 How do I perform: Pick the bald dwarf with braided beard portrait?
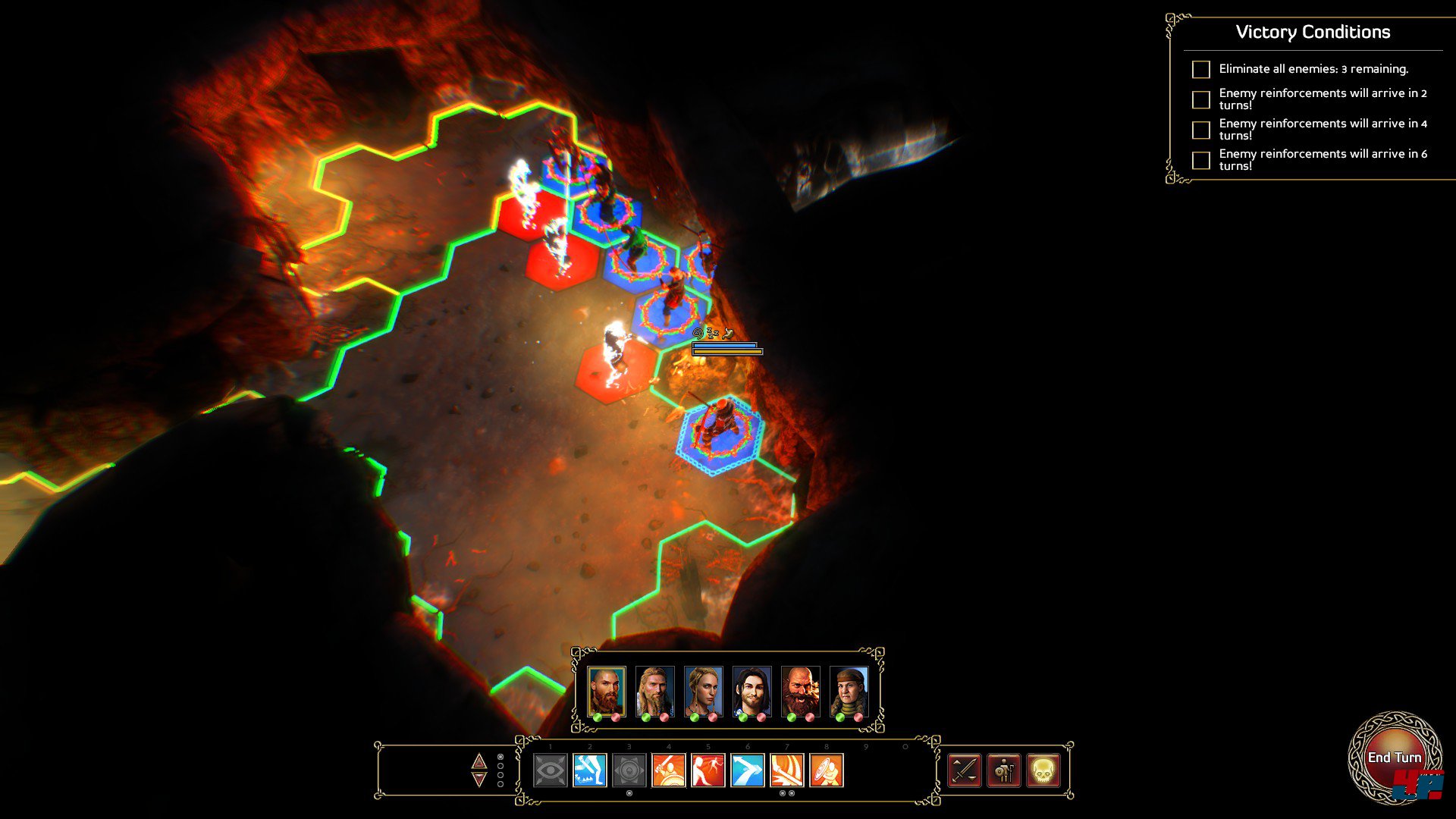pos(800,690)
